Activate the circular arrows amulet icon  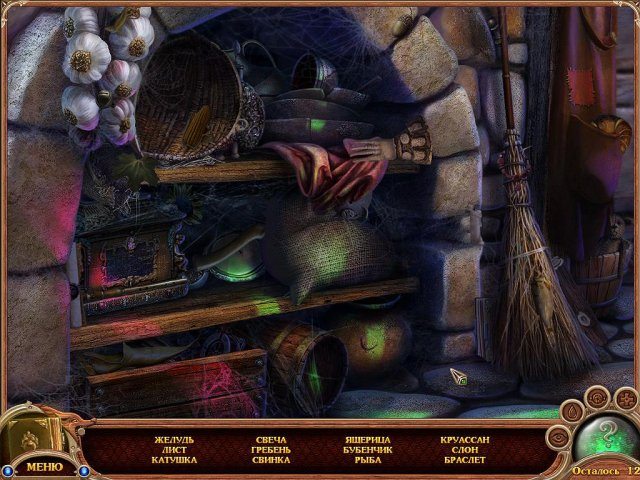[x=597, y=396]
